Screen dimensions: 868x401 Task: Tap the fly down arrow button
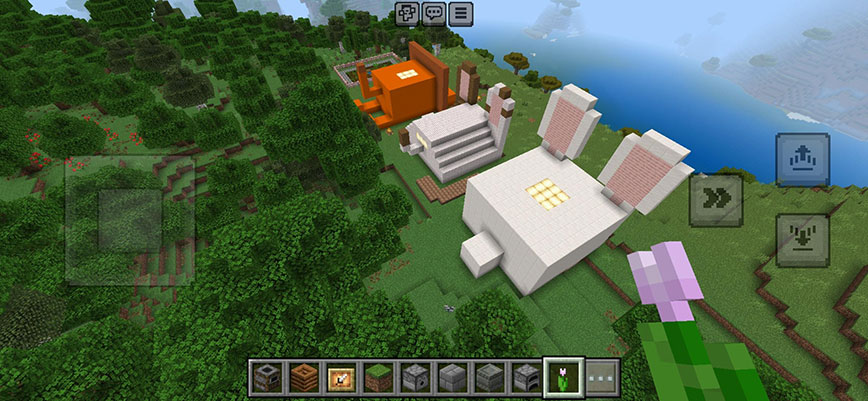pos(802,240)
